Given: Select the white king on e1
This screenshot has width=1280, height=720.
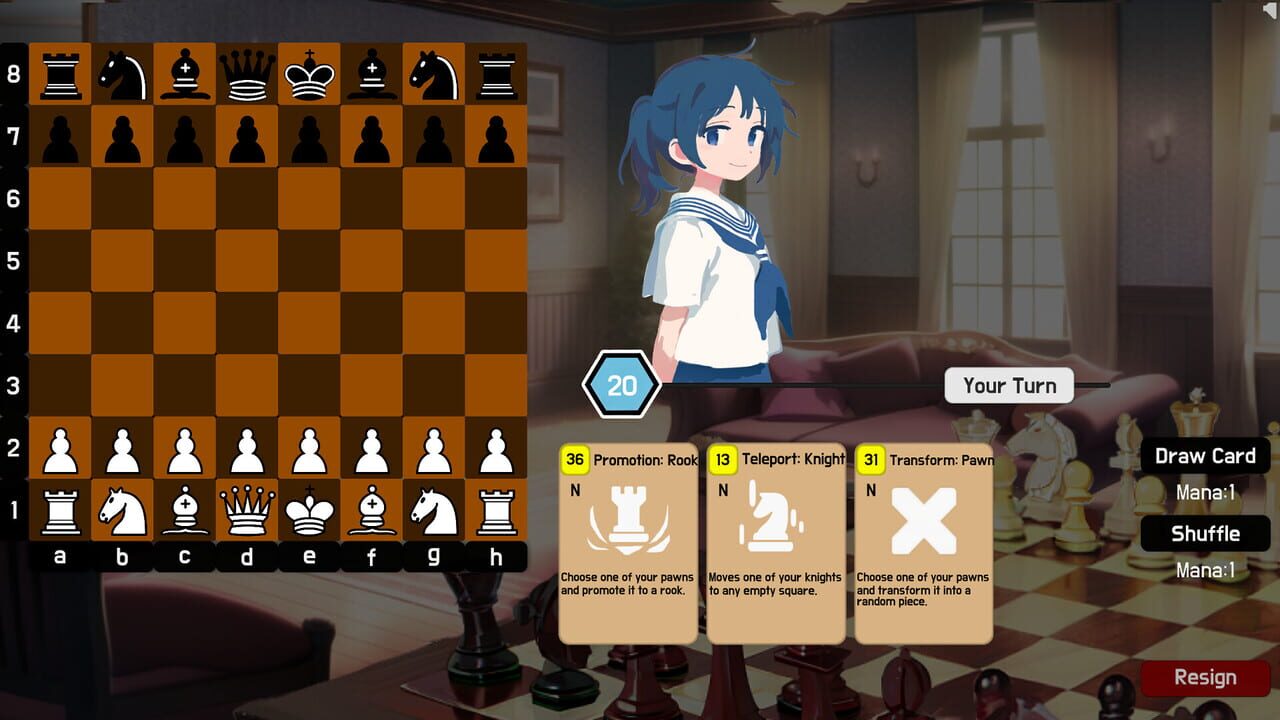Looking at the screenshot, I should [310, 510].
